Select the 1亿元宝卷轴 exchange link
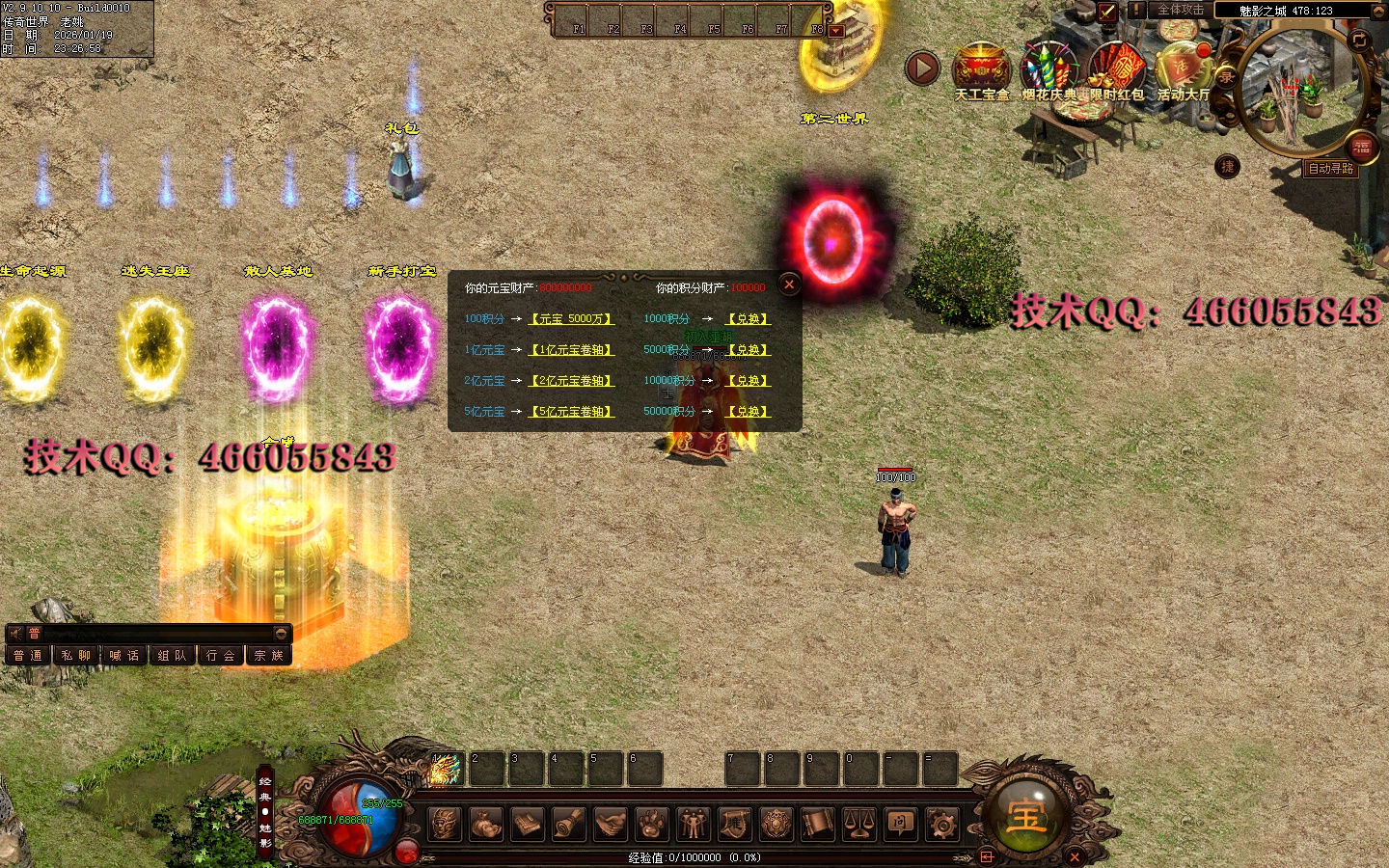 [x=571, y=349]
